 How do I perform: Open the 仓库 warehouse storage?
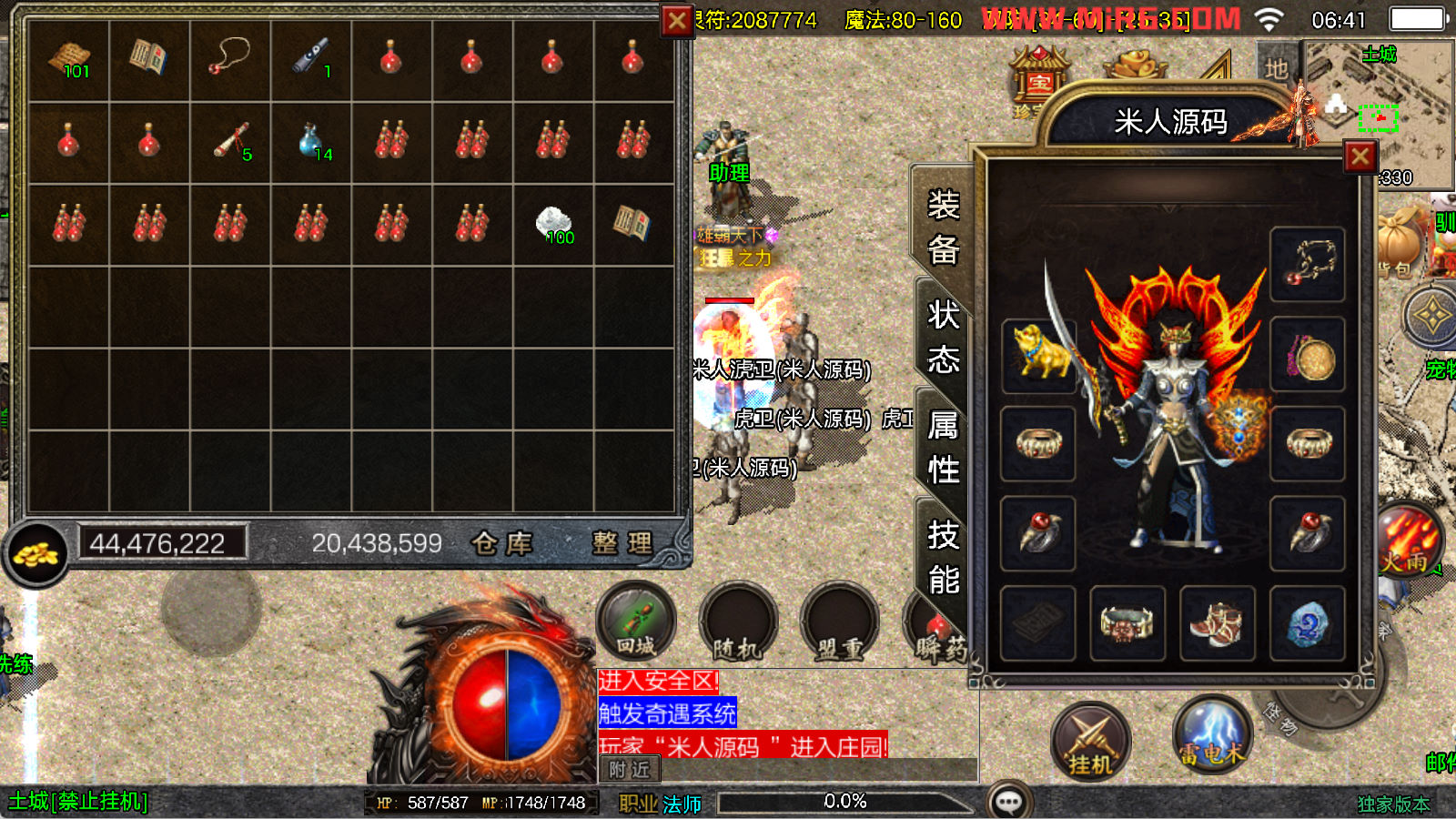click(x=501, y=543)
